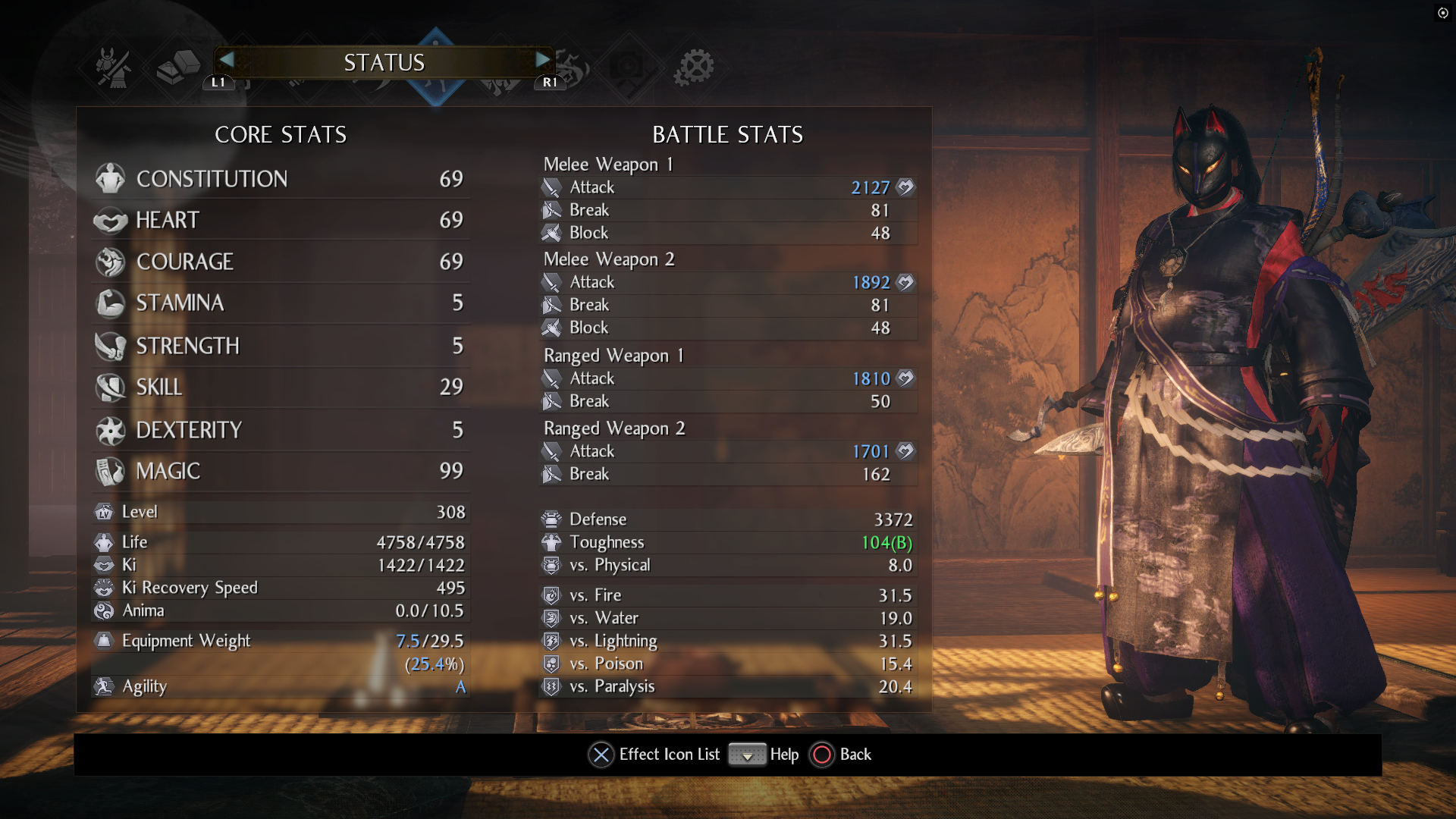The height and width of the screenshot is (819, 1456).
Task: Select Melee Weapon 1 Attack row
Action: [x=728, y=188]
